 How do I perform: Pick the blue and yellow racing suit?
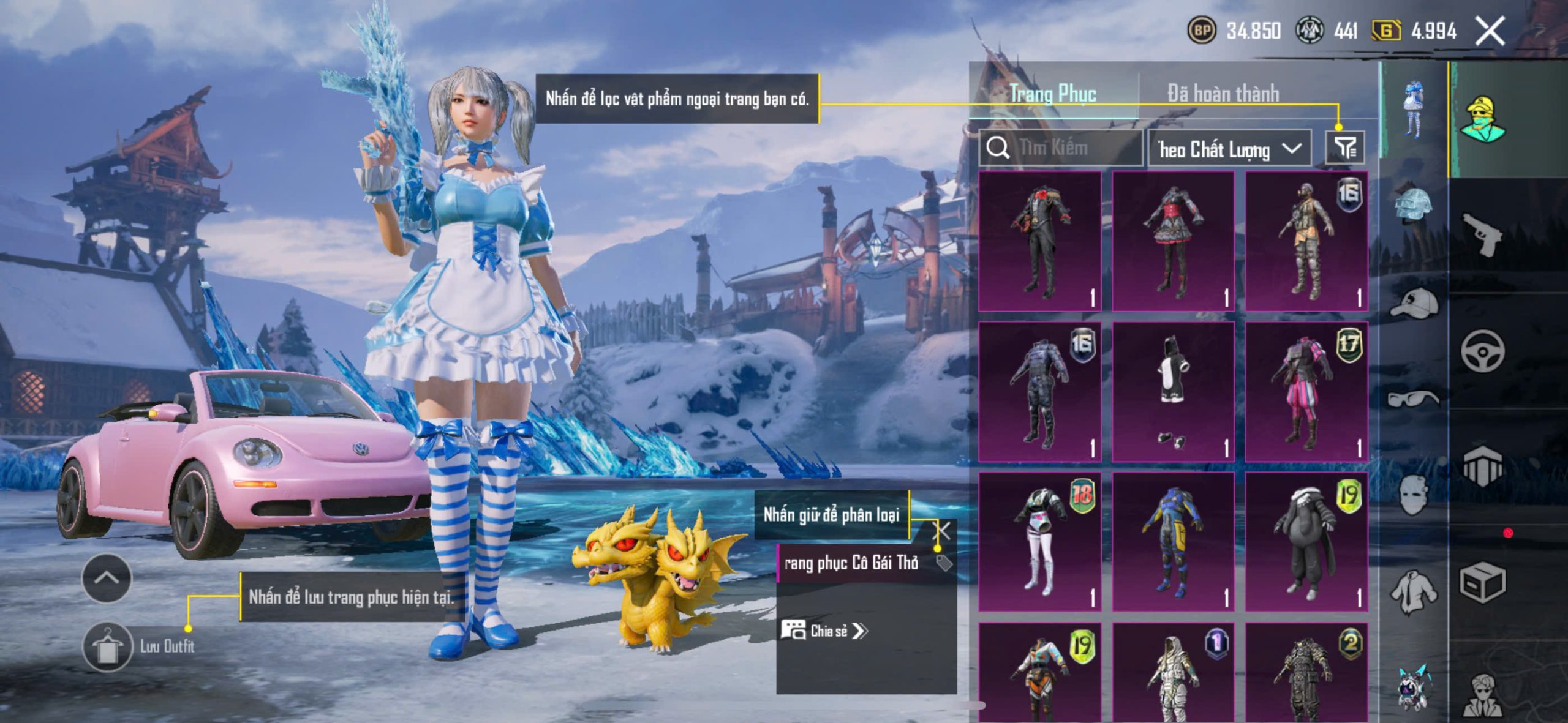1172,542
